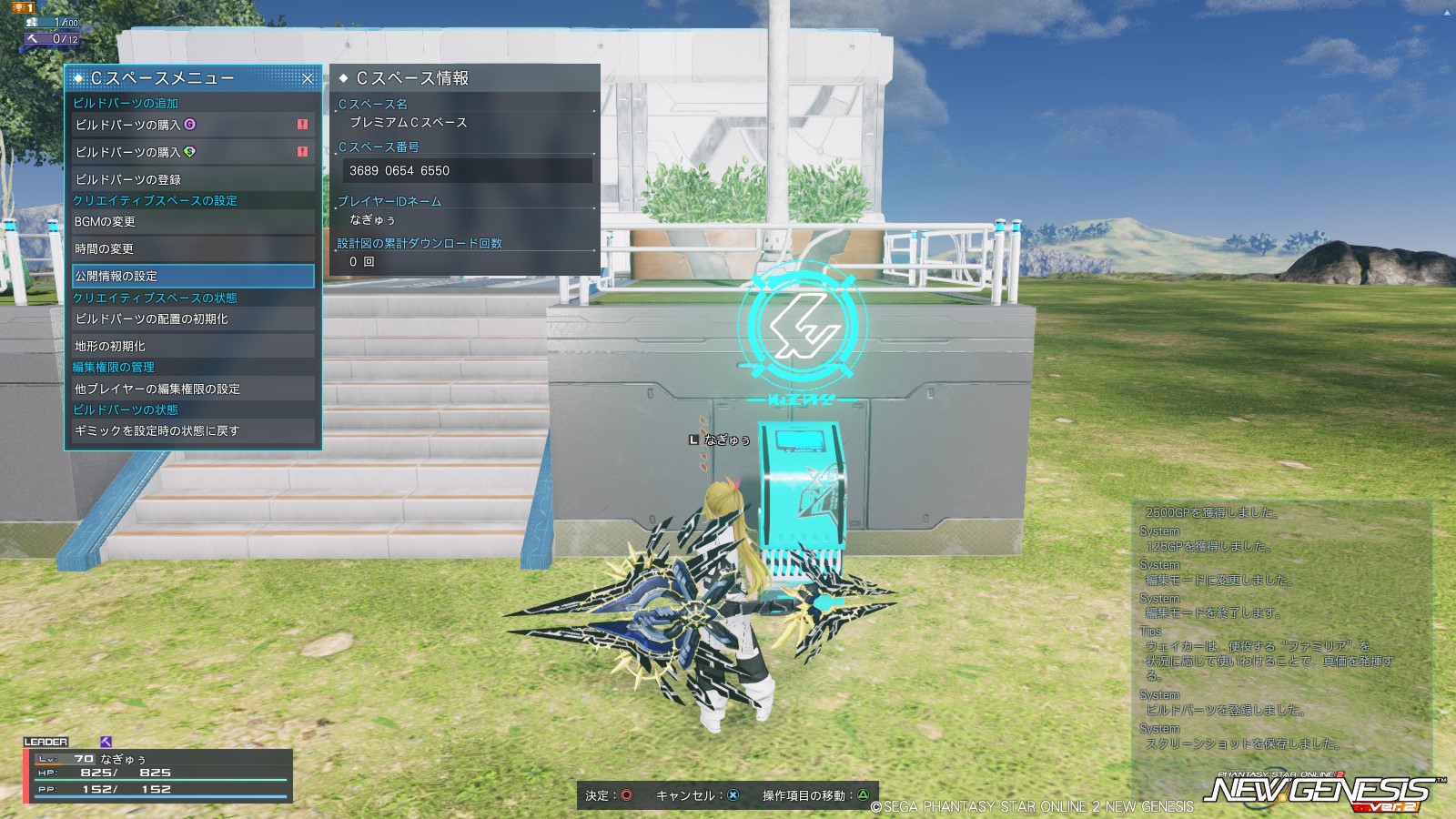Select 公開情報の設定 in the menu
The width and height of the screenshot is (1456, 819).
(191, 275)
